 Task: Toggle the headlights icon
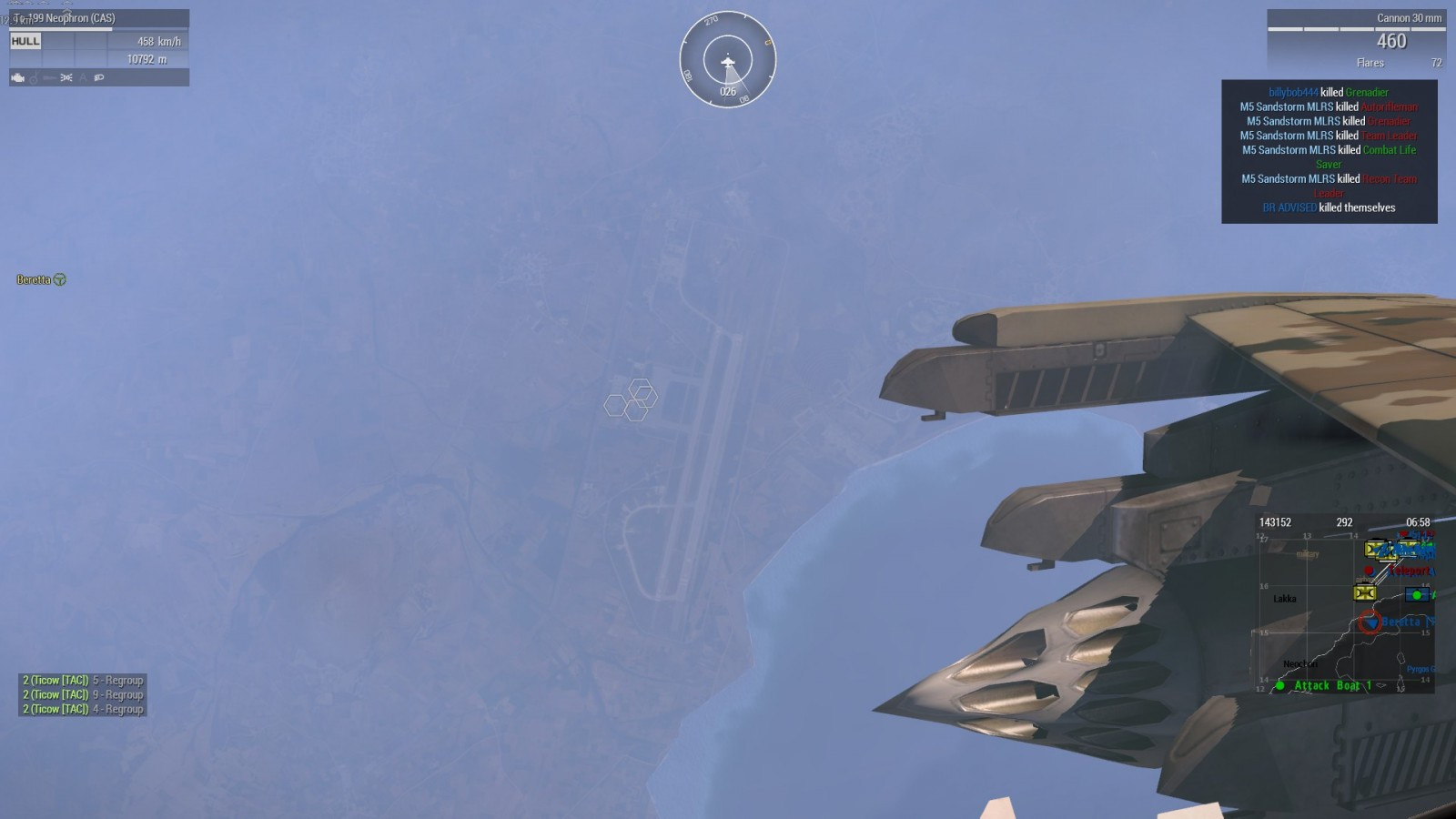tap(99, 78)
